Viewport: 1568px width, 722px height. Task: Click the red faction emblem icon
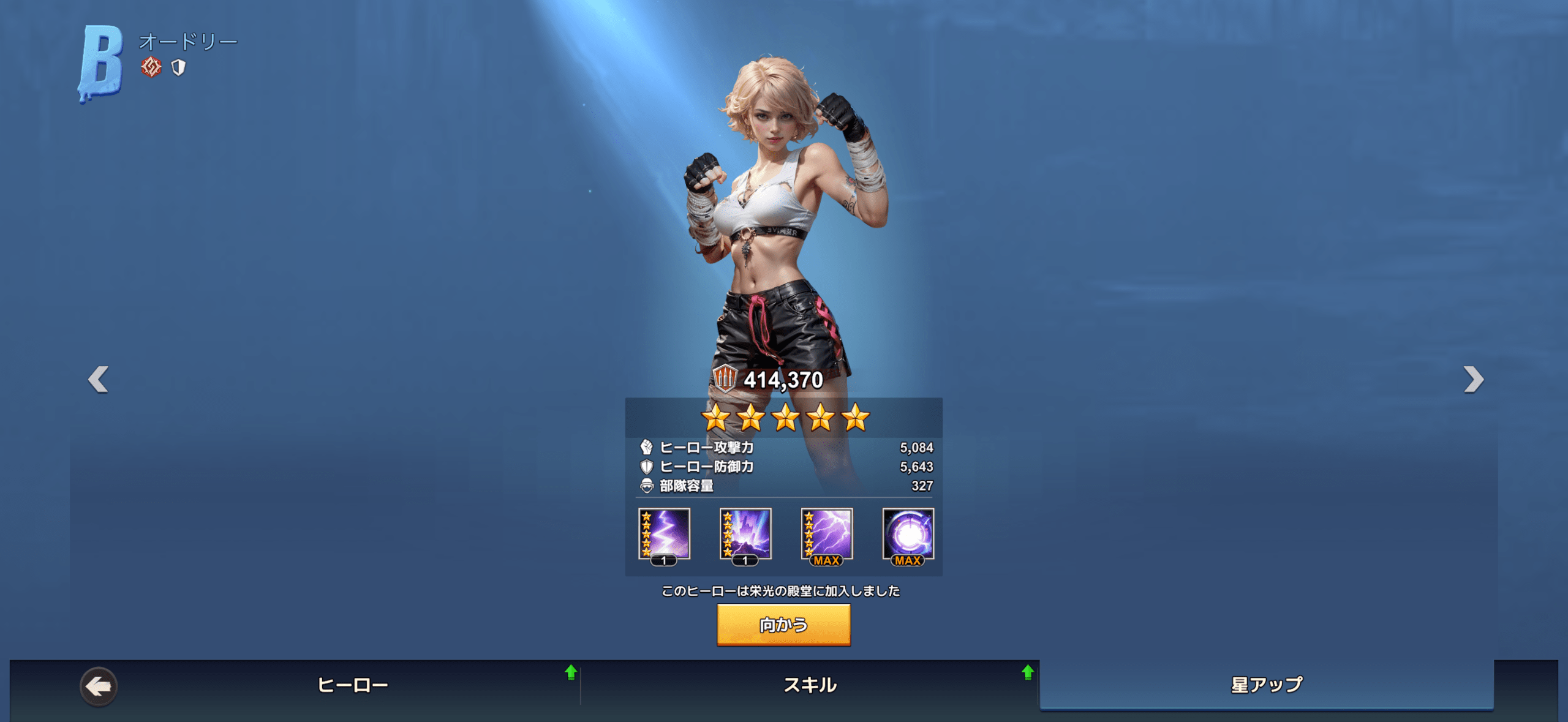click(151, 67)
